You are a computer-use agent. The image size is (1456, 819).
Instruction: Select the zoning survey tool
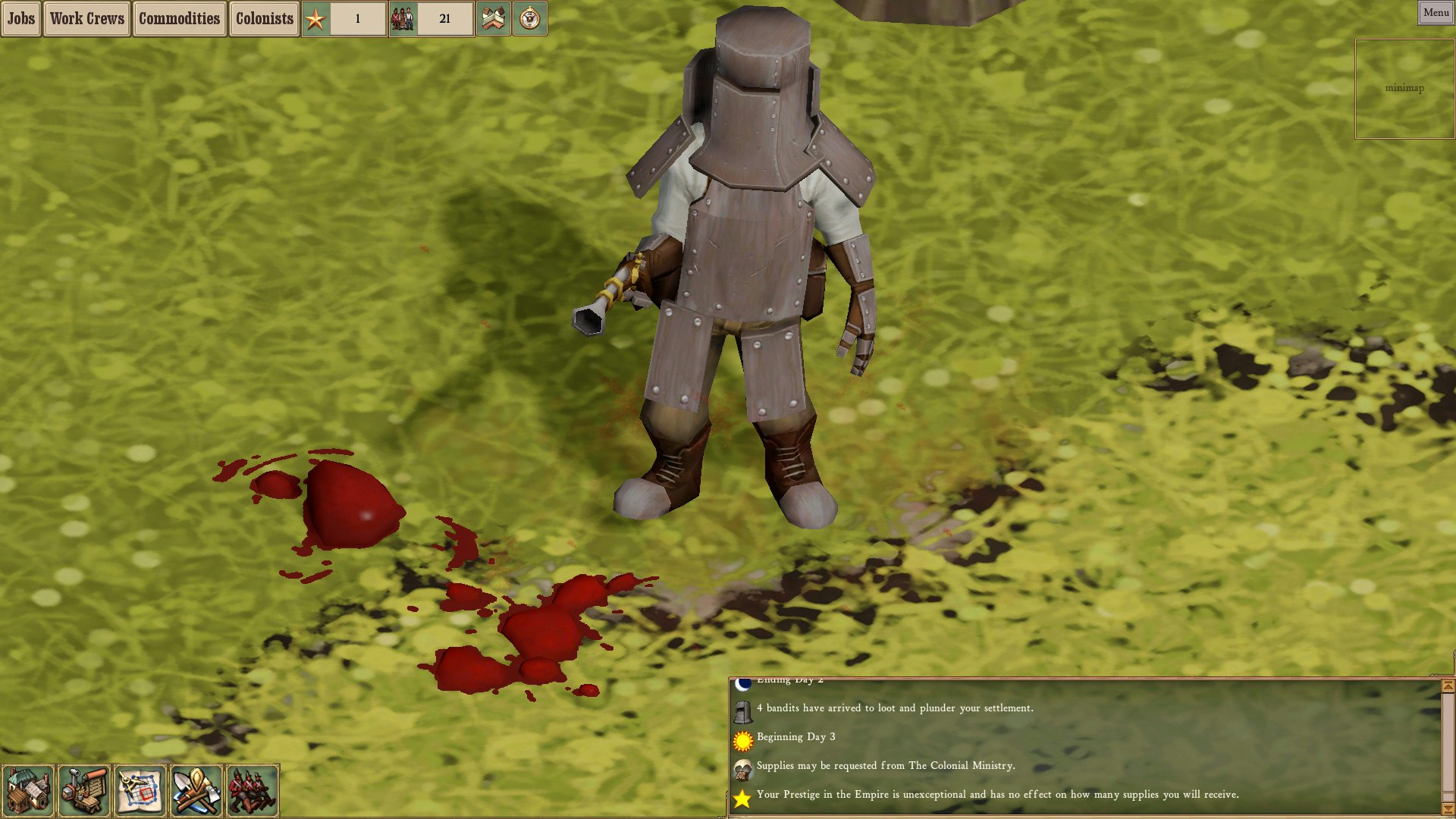pos(140,790)
